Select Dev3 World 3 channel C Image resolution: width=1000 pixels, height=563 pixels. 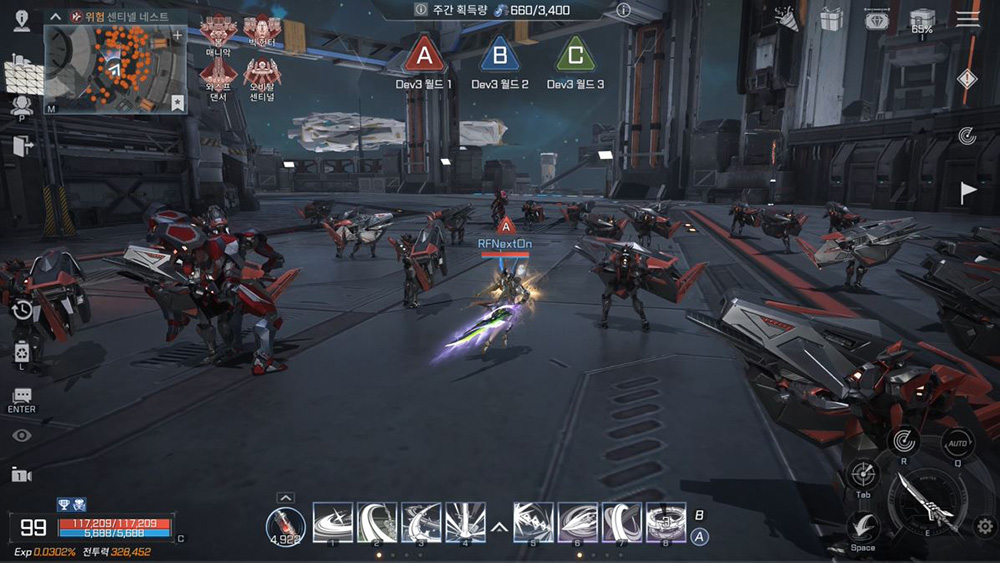(x=574, y=55)
